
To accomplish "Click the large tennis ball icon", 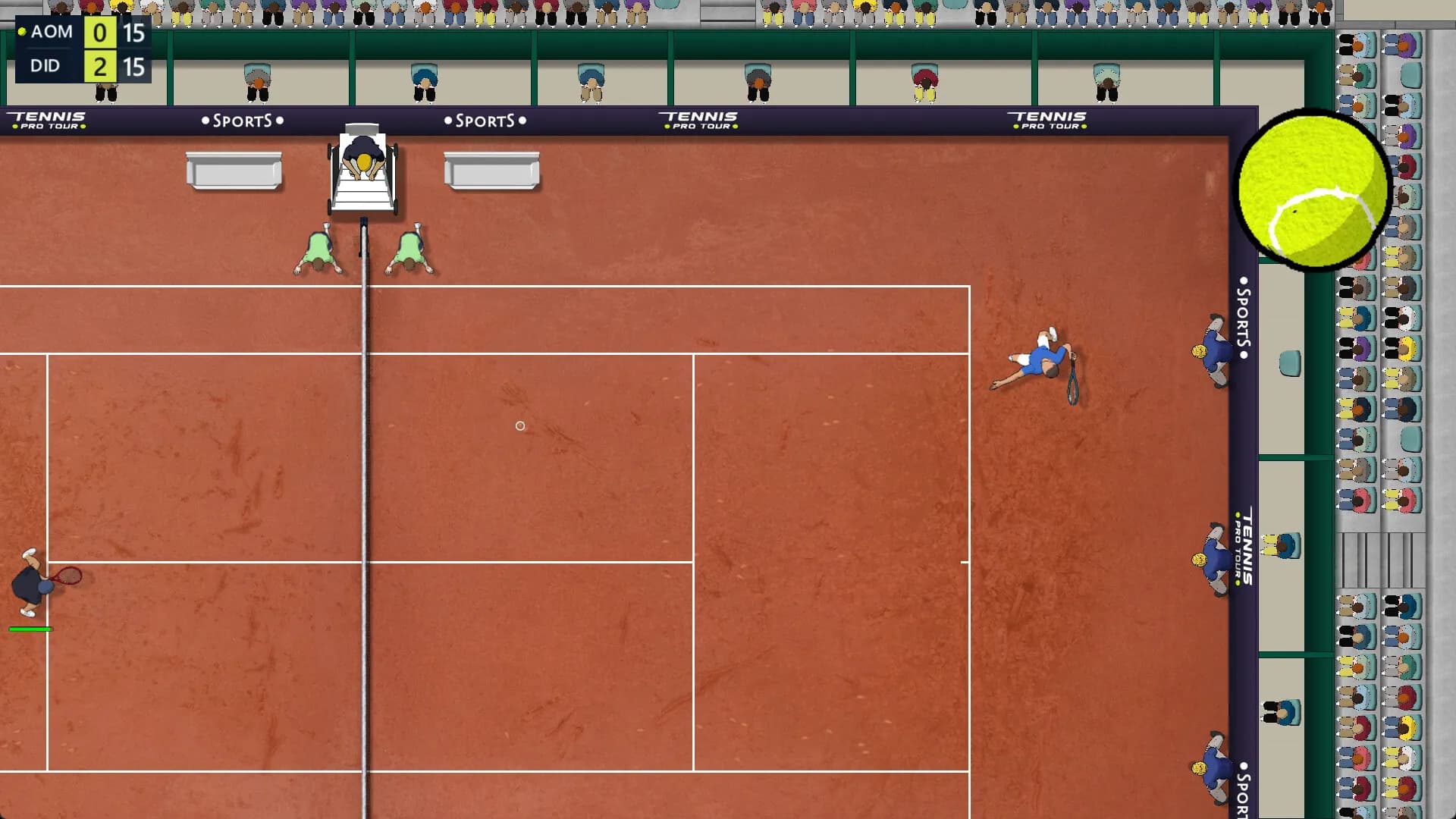I will 1311,189.
